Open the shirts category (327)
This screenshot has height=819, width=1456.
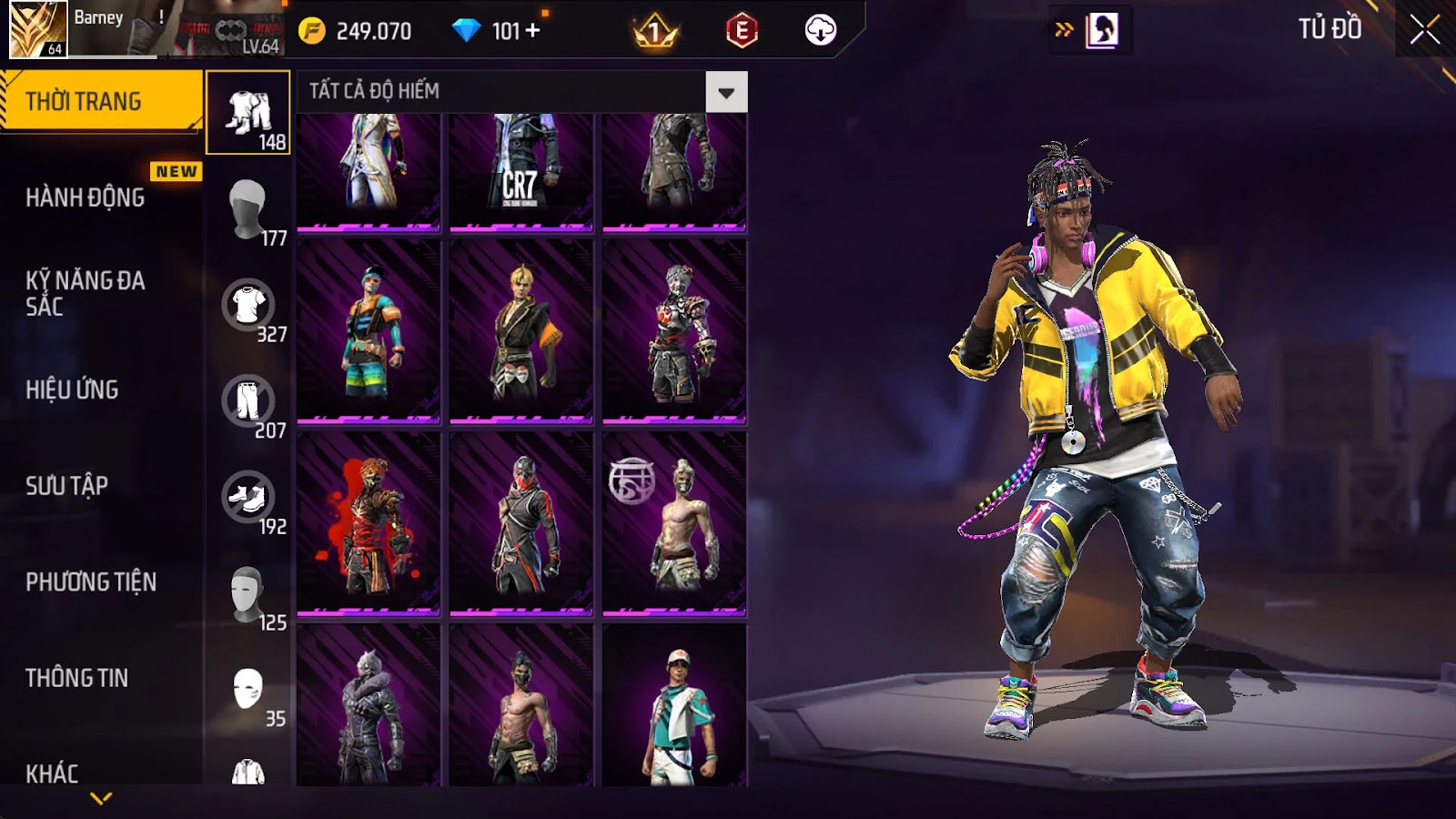(x=248, y=306)
